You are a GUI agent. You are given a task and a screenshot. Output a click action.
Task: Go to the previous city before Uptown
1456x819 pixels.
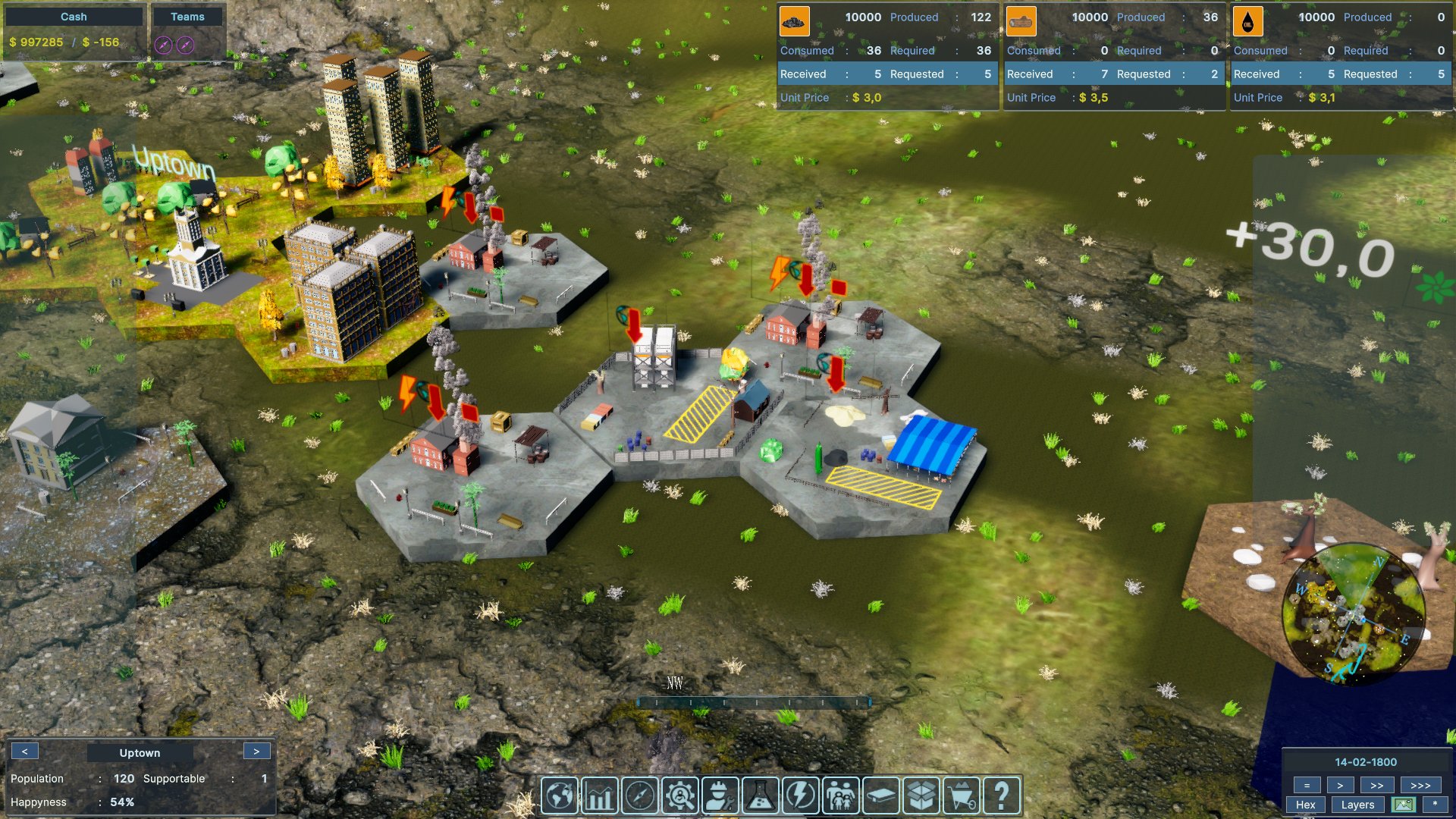point(25,752)
